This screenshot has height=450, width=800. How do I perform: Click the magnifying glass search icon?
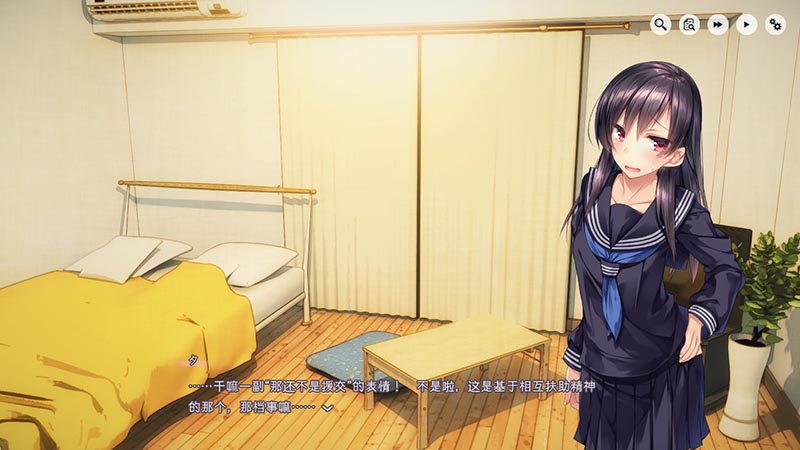[x=660, y=25]
